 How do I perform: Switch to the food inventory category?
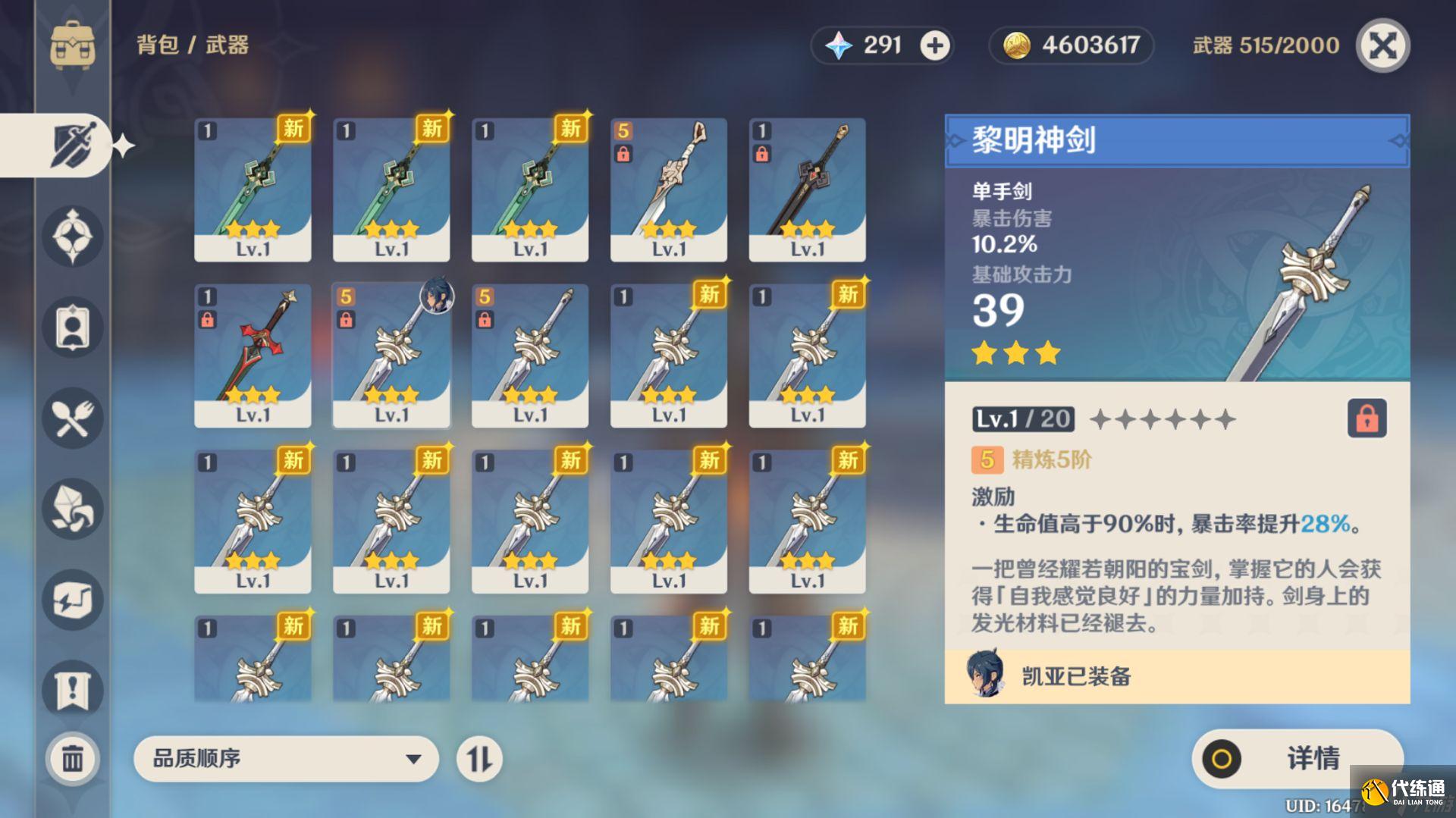coord(72,418)
